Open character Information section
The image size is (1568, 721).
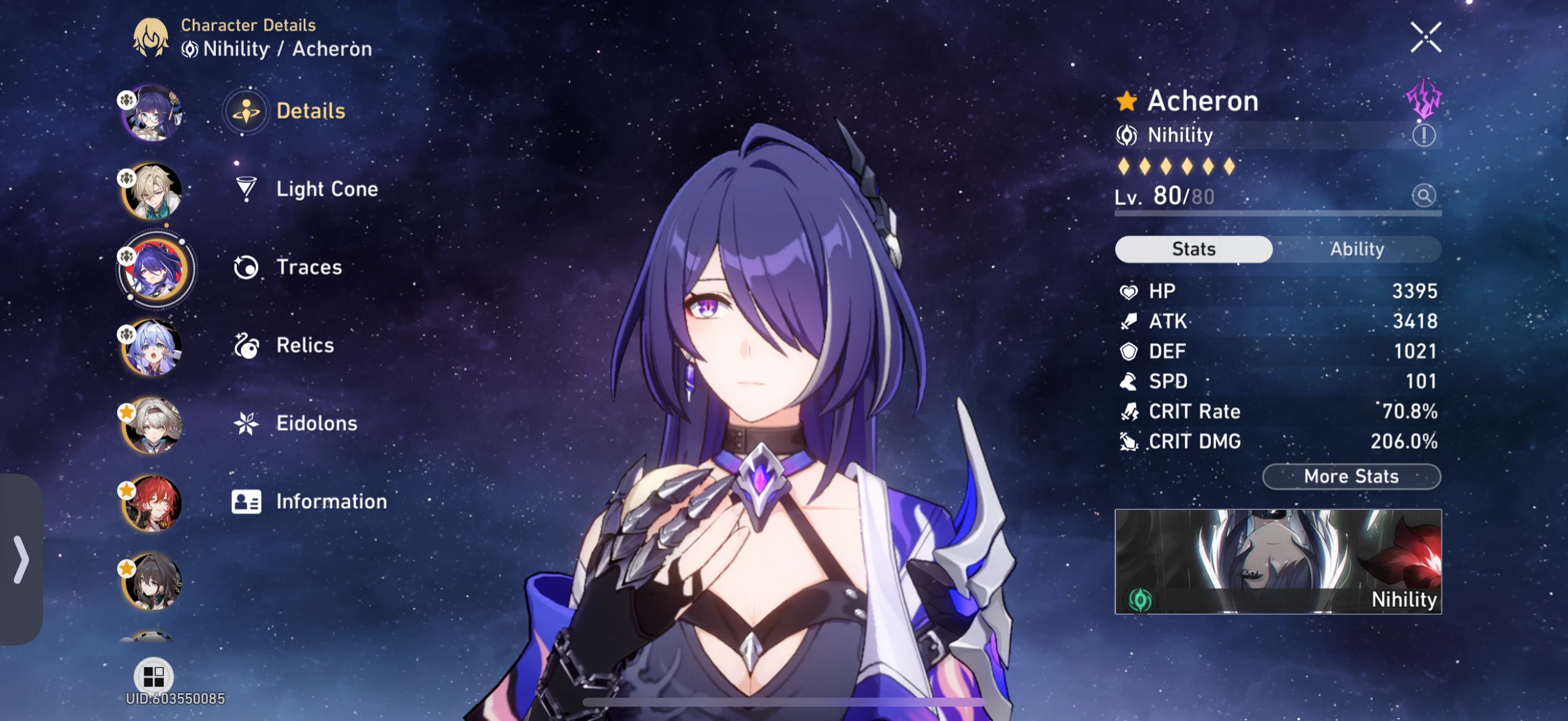pyautogui.click(x=331, y=502)
